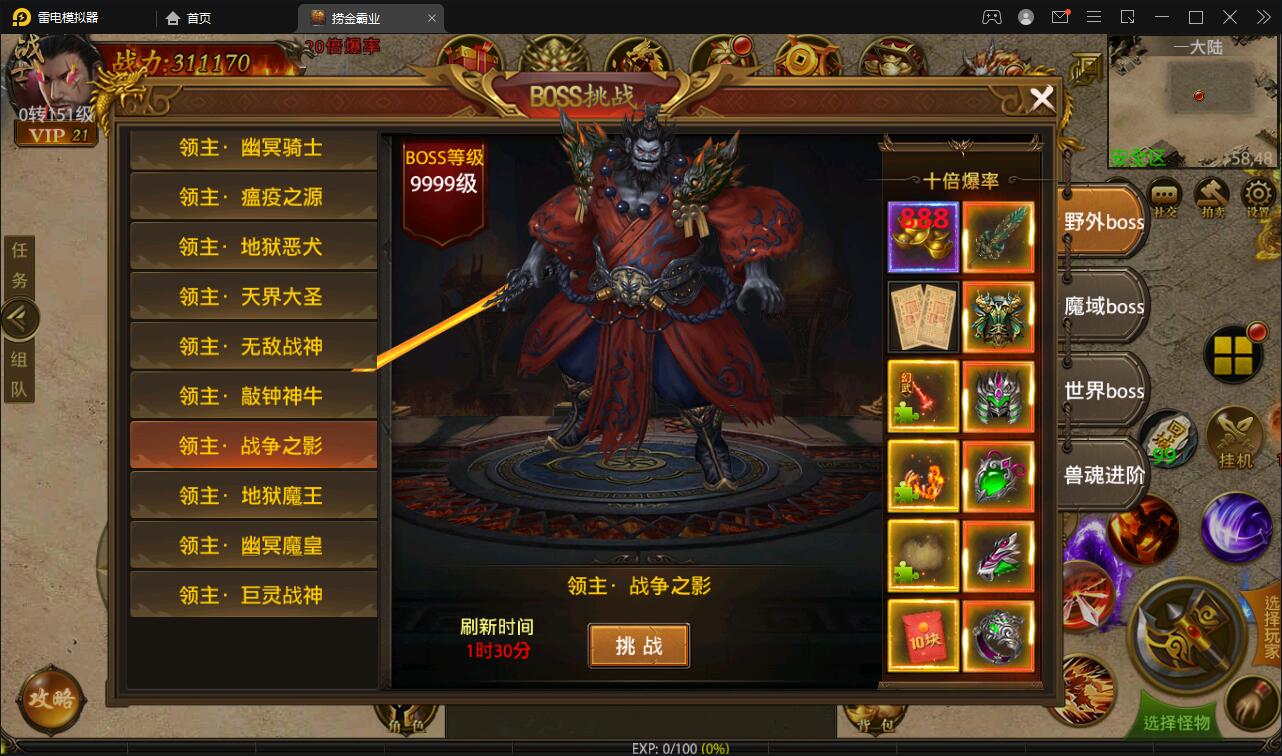Select the 捞金霸业 game tab

(355, 17)
